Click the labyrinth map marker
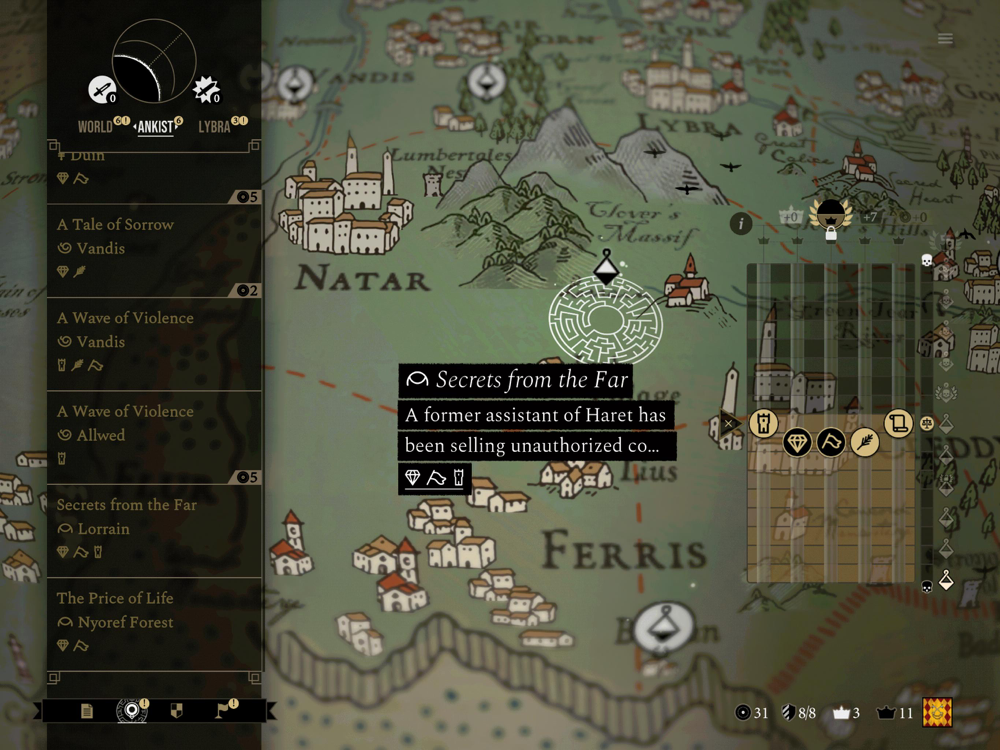The height and width of the screenshot is (750, 1000). click(606, 319)
